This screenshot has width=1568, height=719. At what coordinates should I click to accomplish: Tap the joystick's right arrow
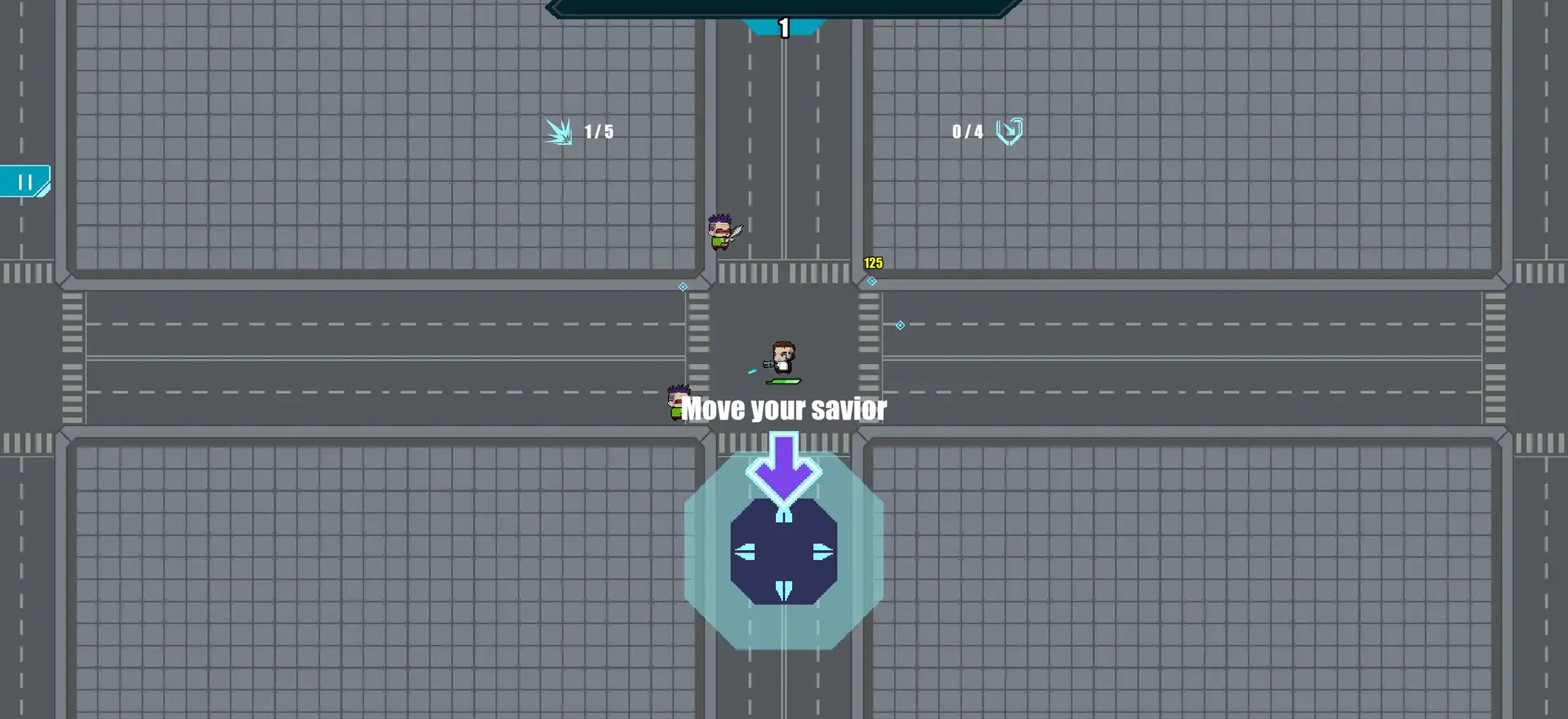[822, 553]
